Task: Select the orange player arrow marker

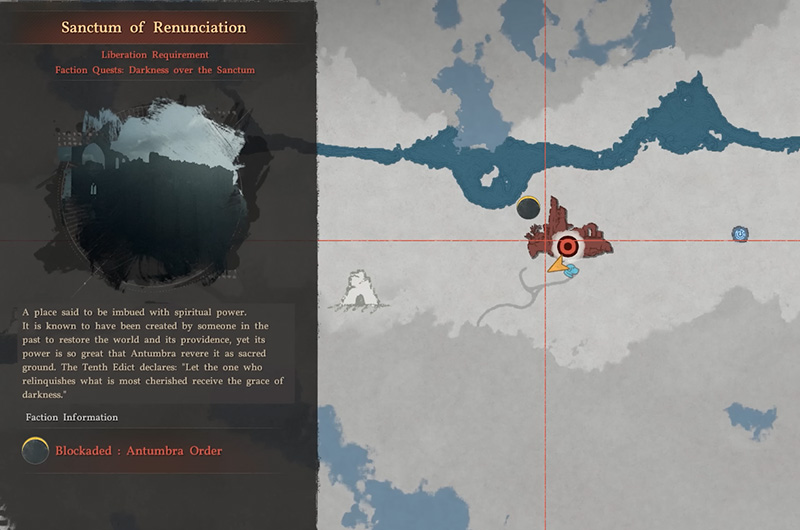Action: (x=556, y=266)
